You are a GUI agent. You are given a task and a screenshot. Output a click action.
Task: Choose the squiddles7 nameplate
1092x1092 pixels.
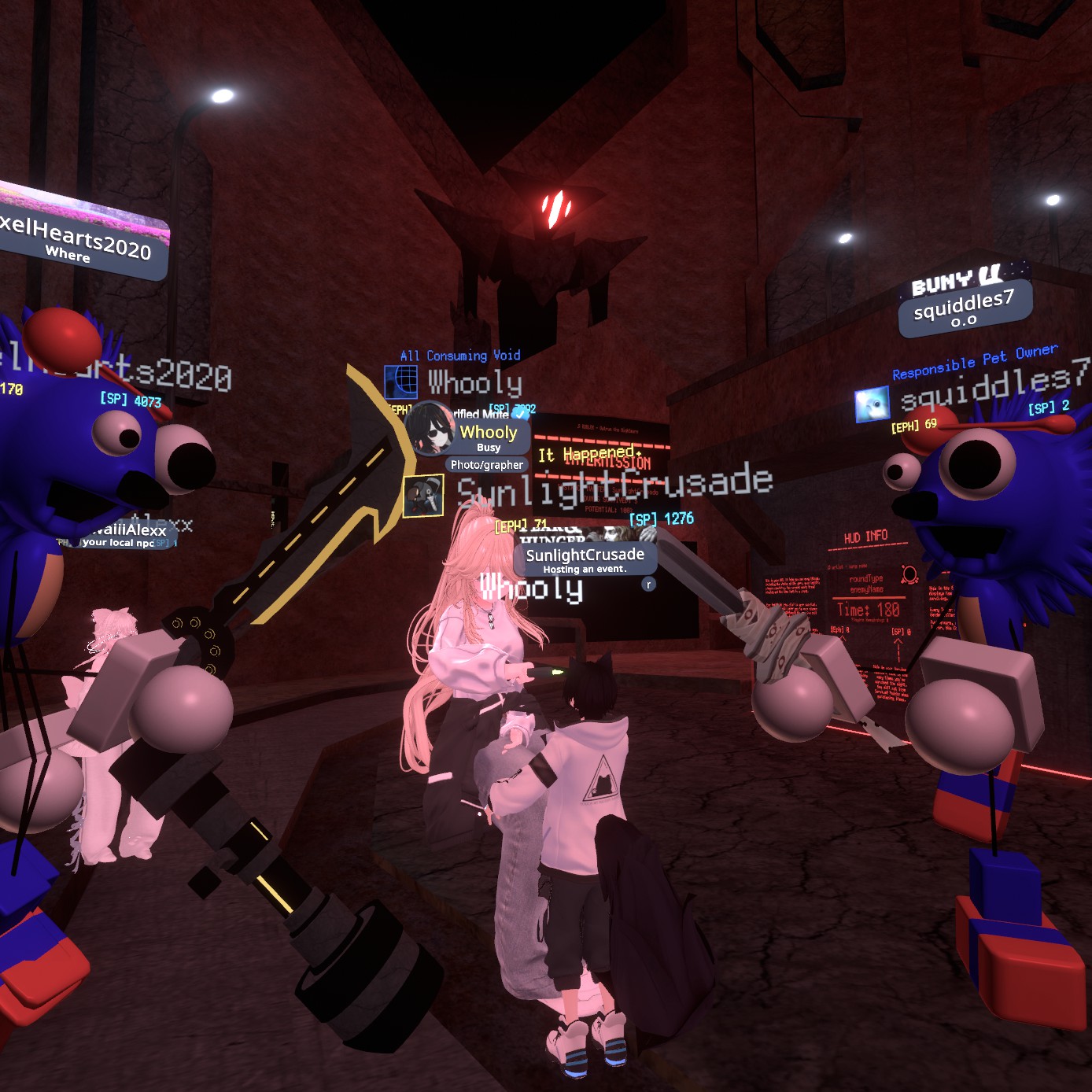965,308
